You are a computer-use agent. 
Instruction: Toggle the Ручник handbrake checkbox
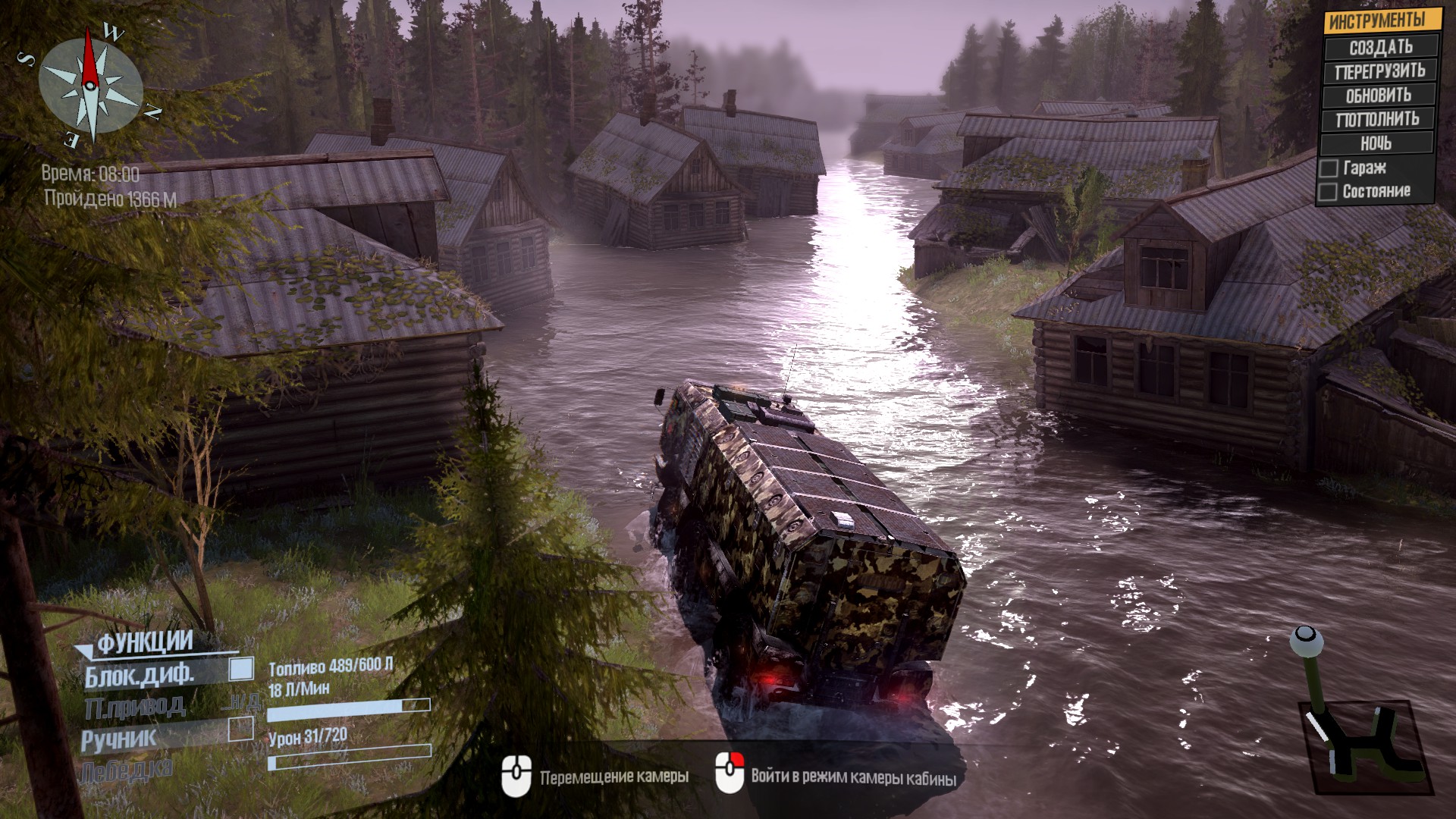(241, 730)
